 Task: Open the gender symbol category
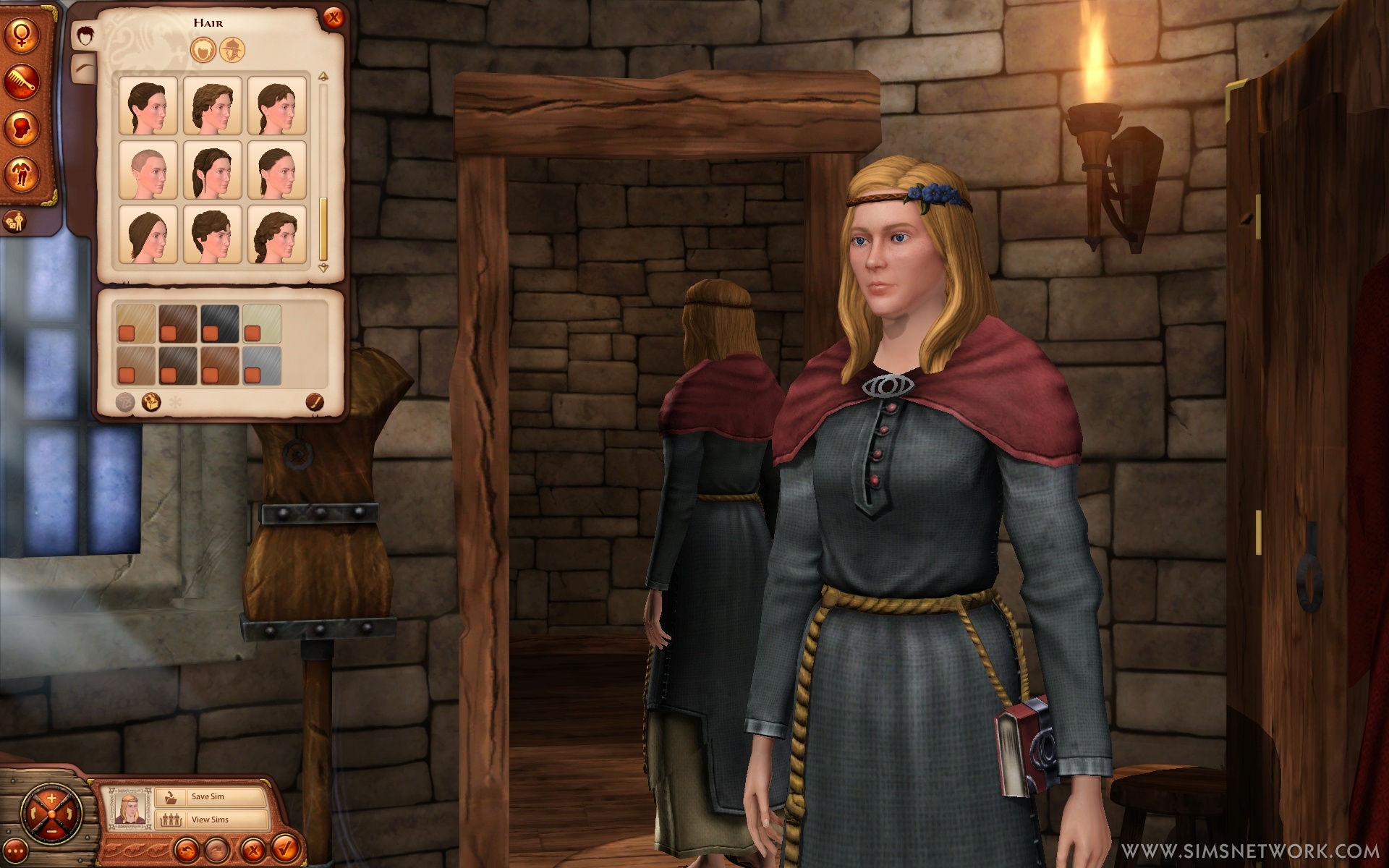point(22,38)
